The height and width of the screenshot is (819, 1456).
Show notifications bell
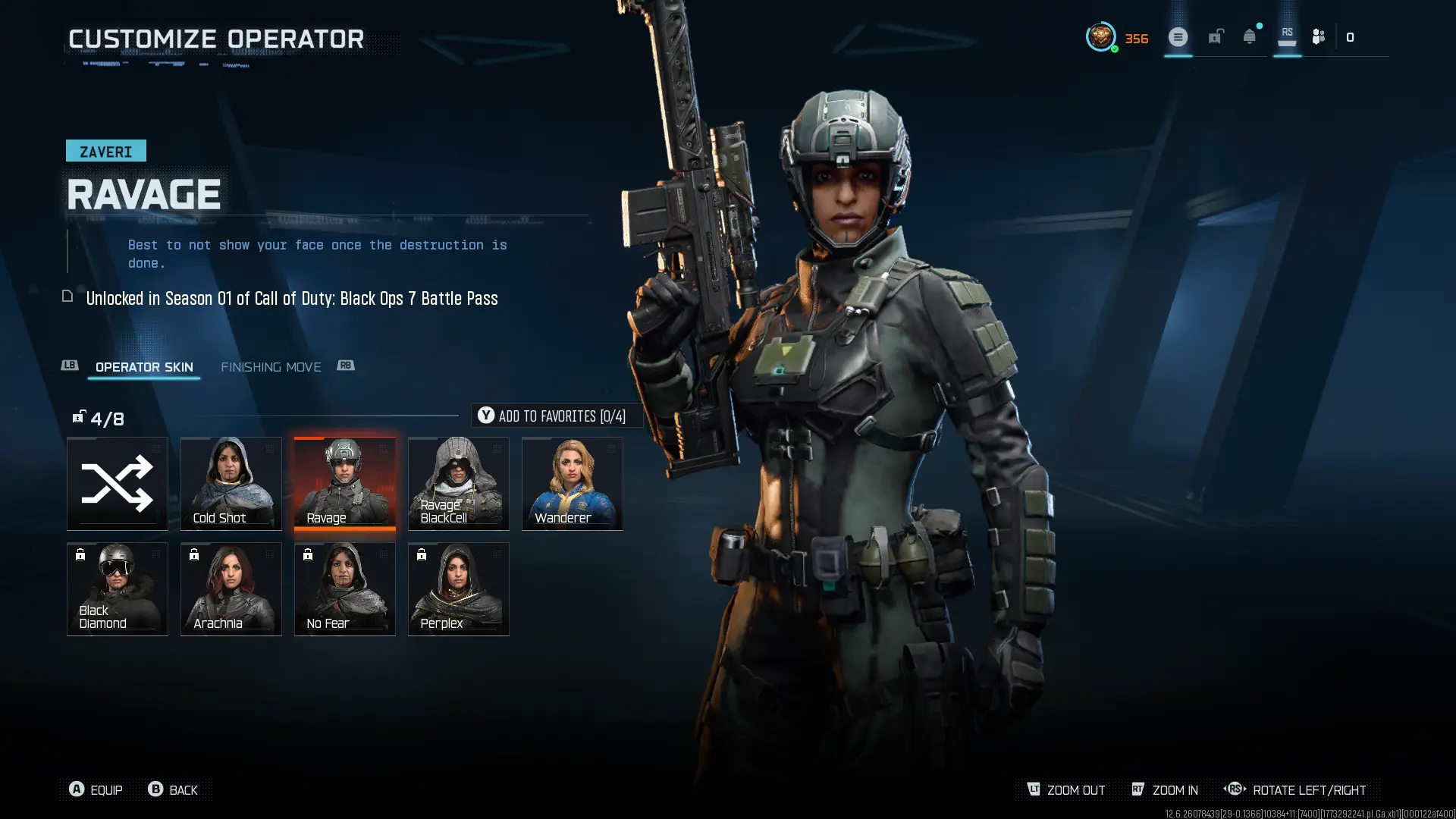click(1250, 36)
